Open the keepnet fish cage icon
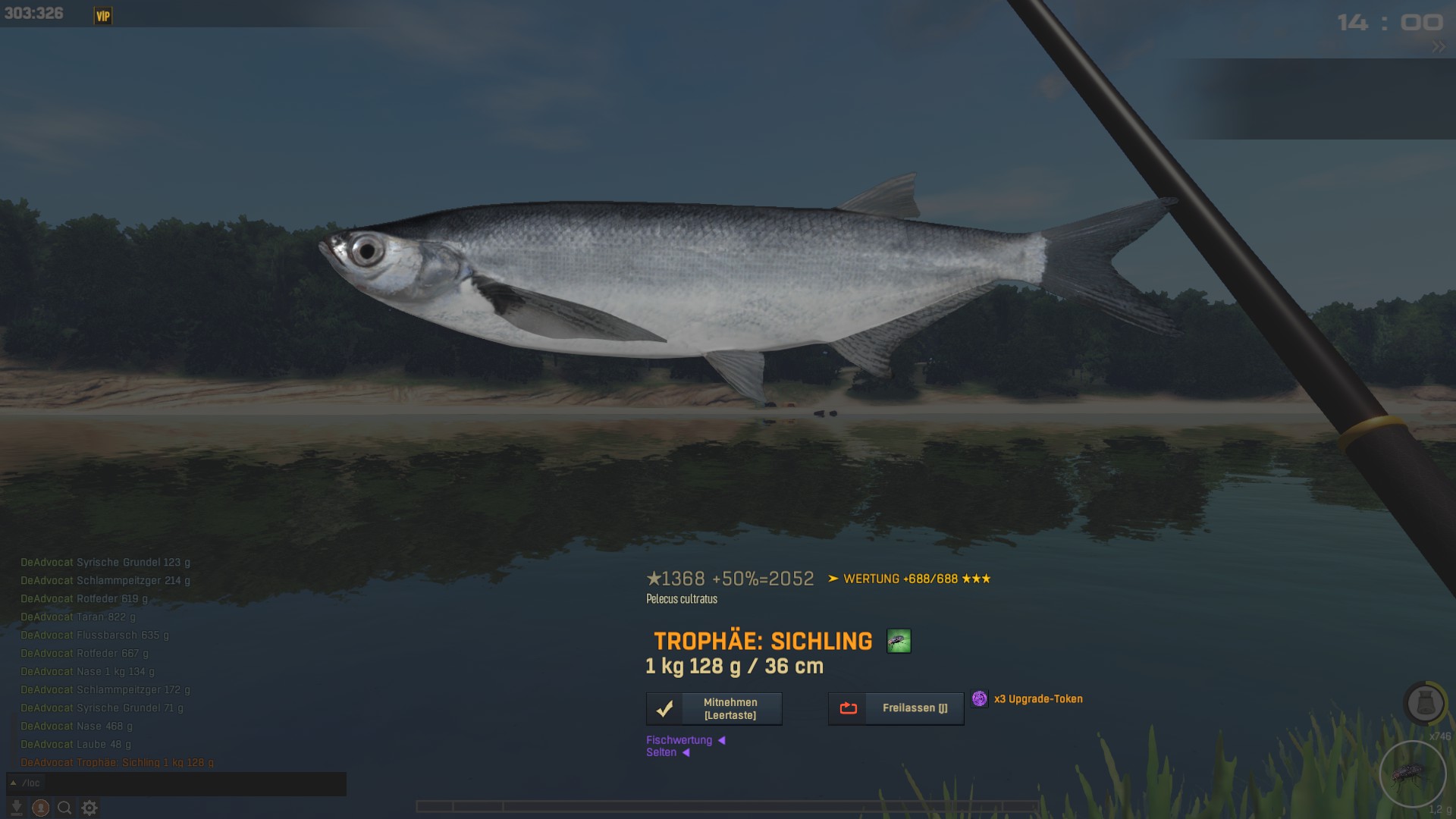This screenshot has height=819, width=1456. point(1425,704)
